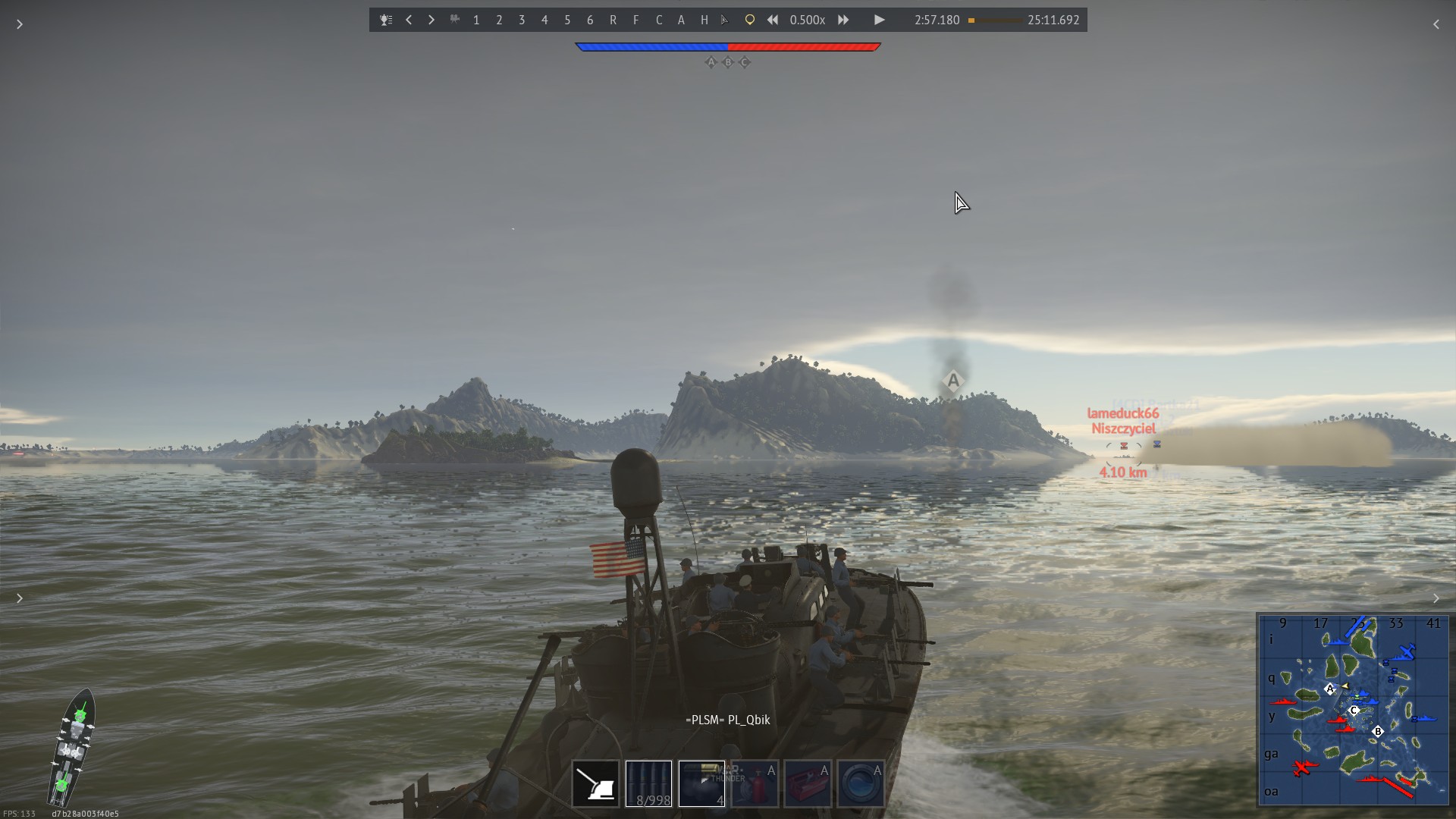
Task: Click the tactical minimap
Action: [x=1353, y=709]
